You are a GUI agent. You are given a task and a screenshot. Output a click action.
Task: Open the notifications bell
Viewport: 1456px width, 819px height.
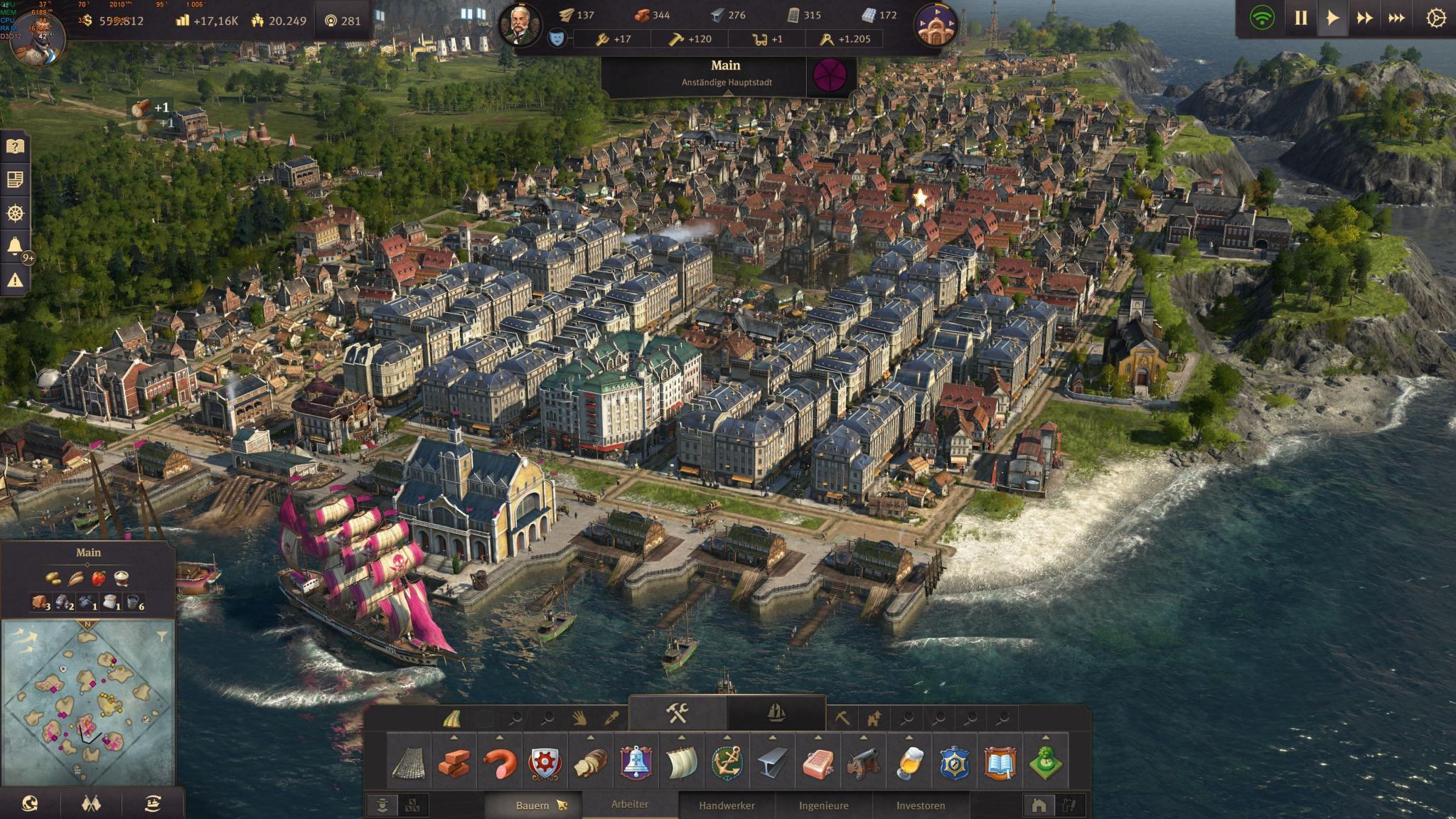click(x=15, y=246)
